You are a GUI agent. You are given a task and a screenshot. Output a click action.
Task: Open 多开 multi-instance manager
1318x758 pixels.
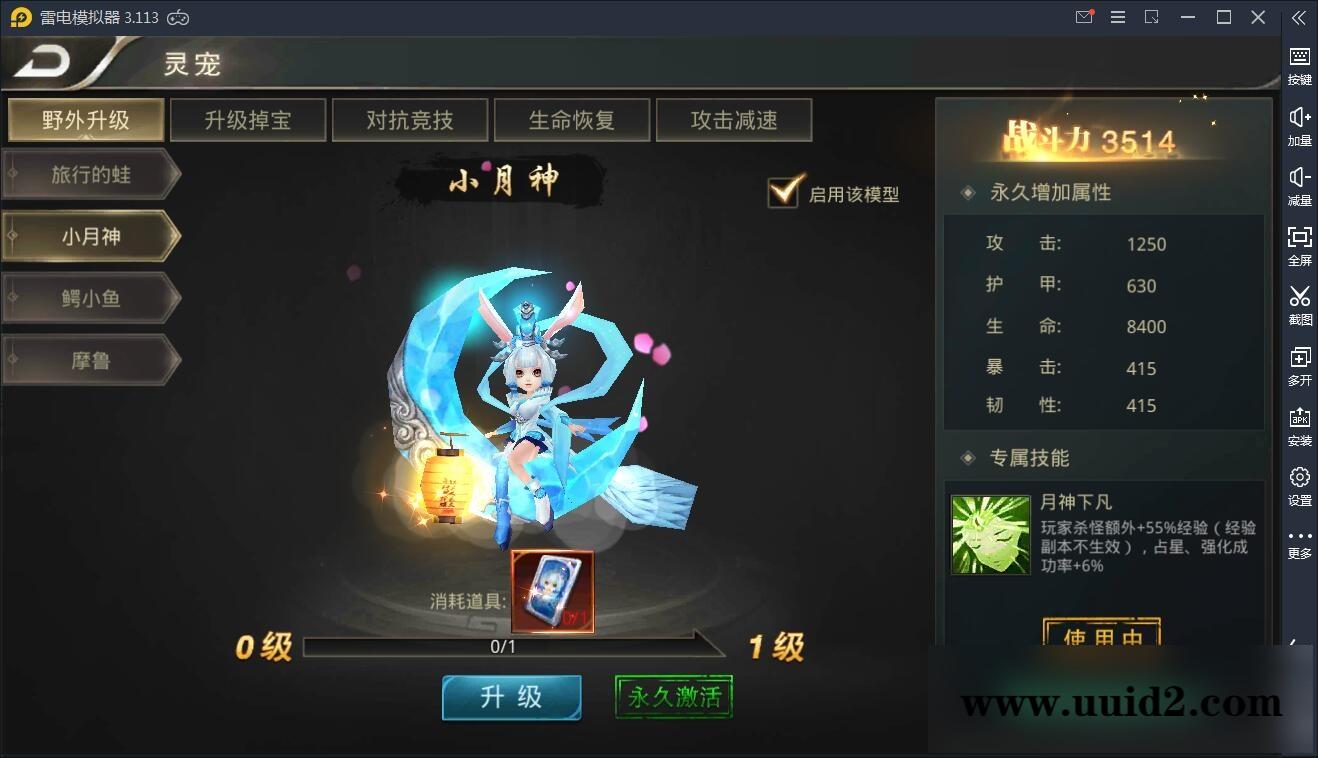[1298, 365]
